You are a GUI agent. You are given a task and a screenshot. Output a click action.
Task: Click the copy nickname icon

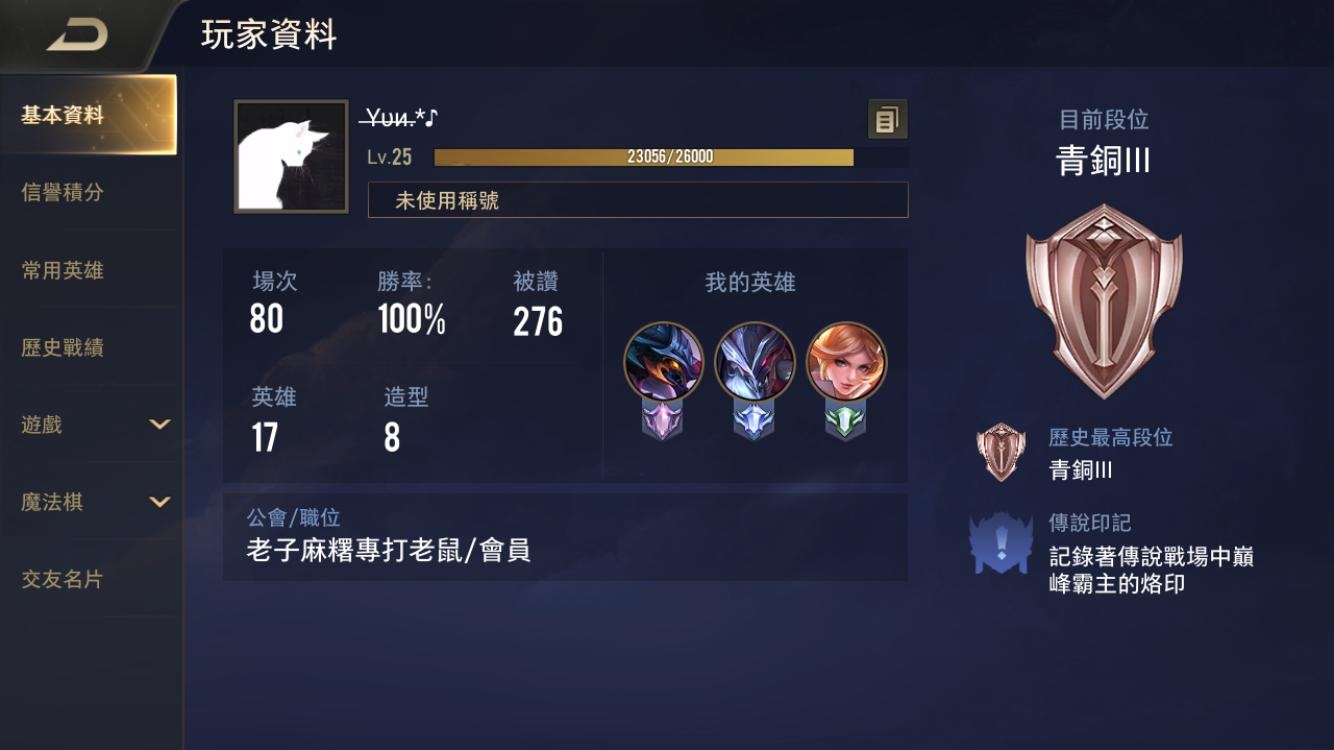click(886, 119)
